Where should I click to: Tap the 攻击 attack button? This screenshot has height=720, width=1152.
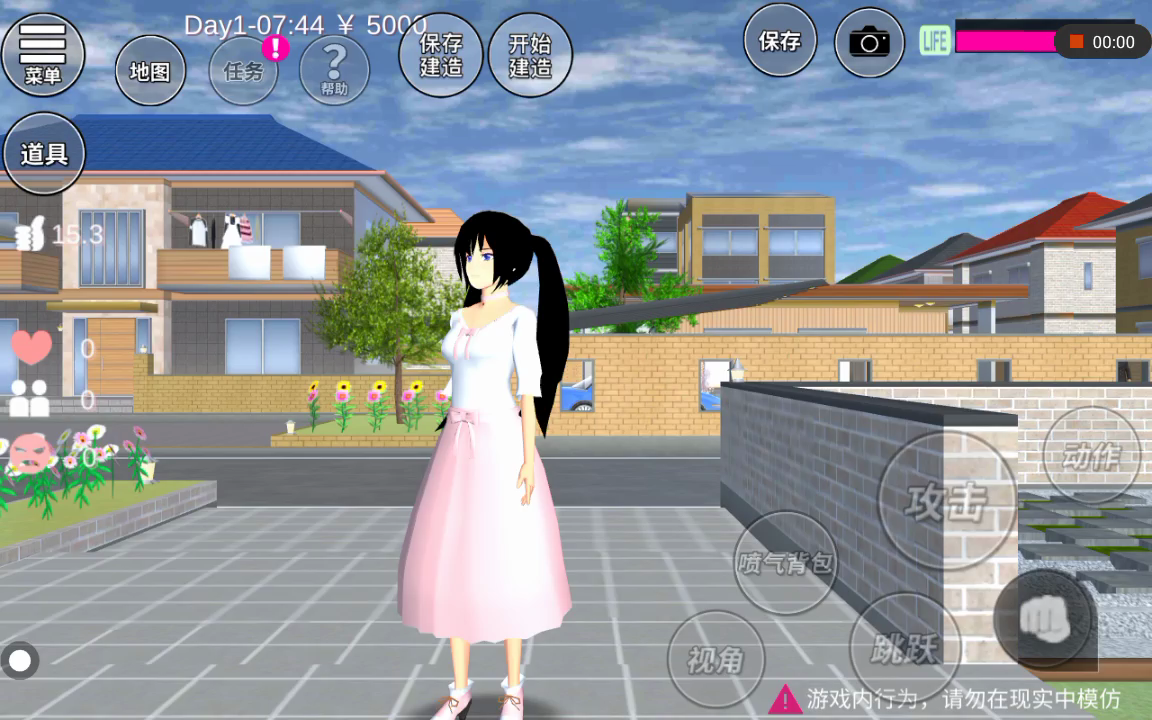946,500
